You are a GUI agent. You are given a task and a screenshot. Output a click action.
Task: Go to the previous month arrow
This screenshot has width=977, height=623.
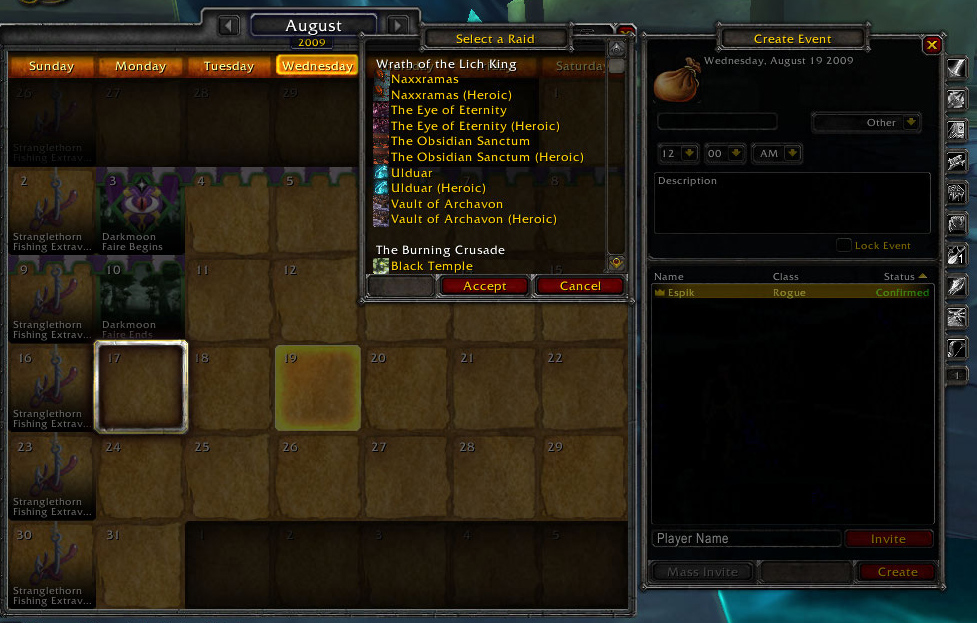[229, 26]
